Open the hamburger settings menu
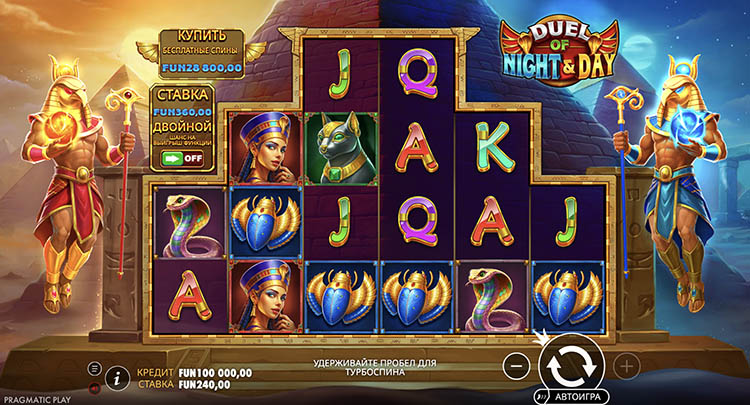 pyautogui.click(x=95, y=368)
